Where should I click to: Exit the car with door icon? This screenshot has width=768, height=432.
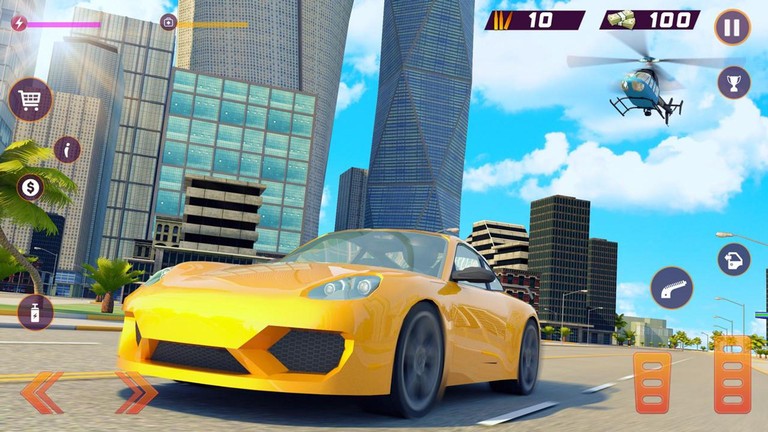pyautogui.click(x=733, y=260)
